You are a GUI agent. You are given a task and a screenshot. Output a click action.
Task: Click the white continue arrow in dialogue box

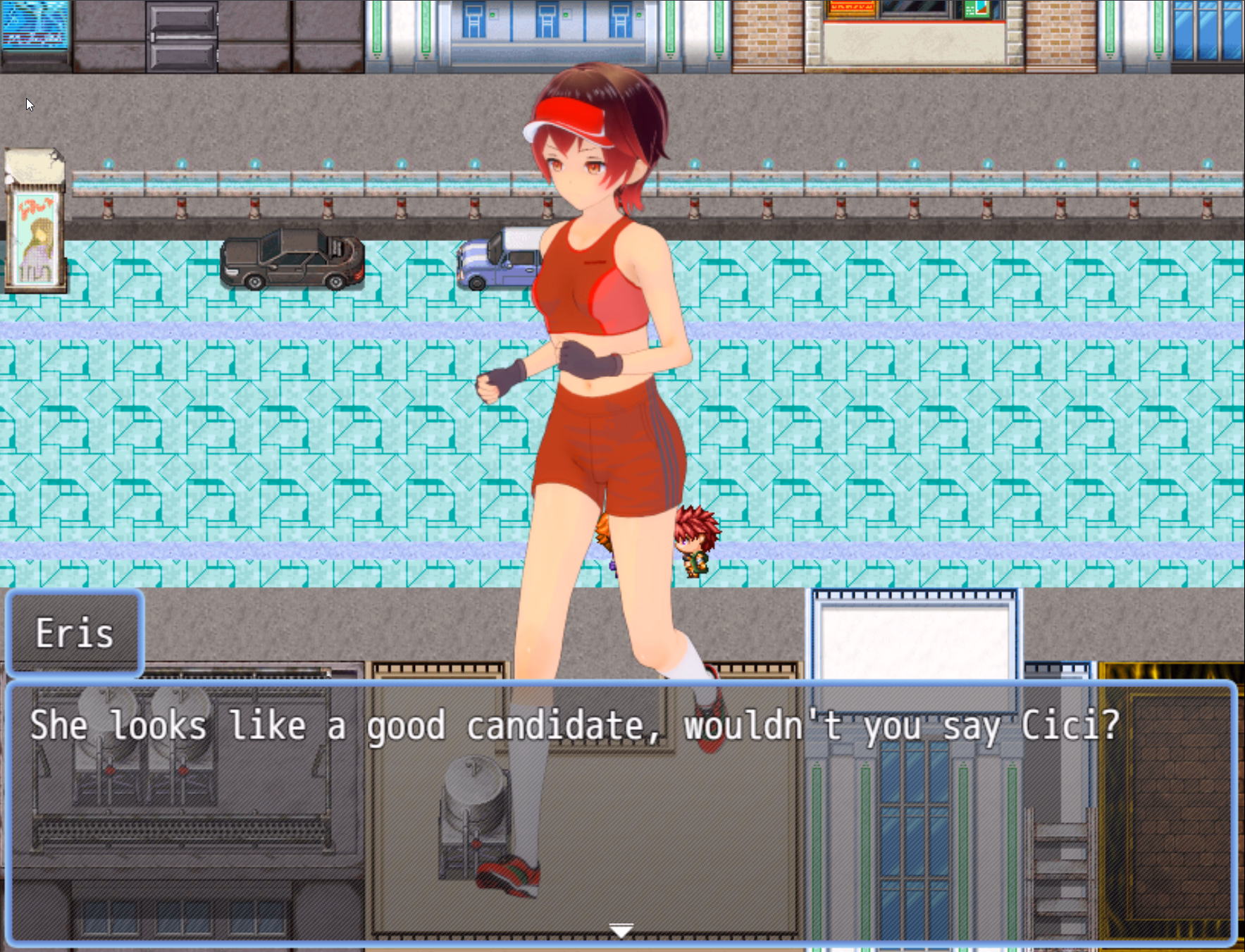click(x=621, y=931)
